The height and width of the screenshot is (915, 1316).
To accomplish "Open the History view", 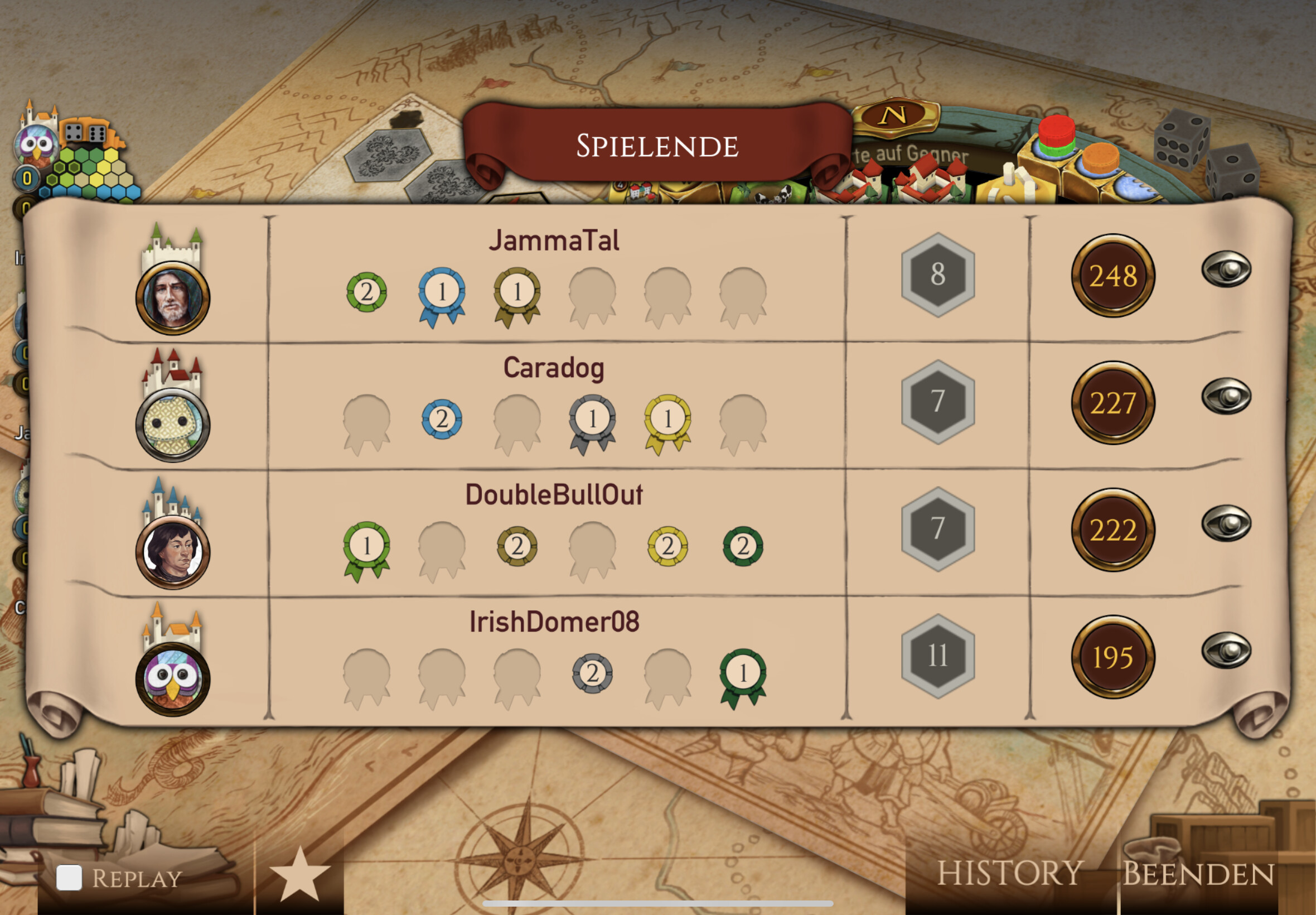I will [1009, 873].
